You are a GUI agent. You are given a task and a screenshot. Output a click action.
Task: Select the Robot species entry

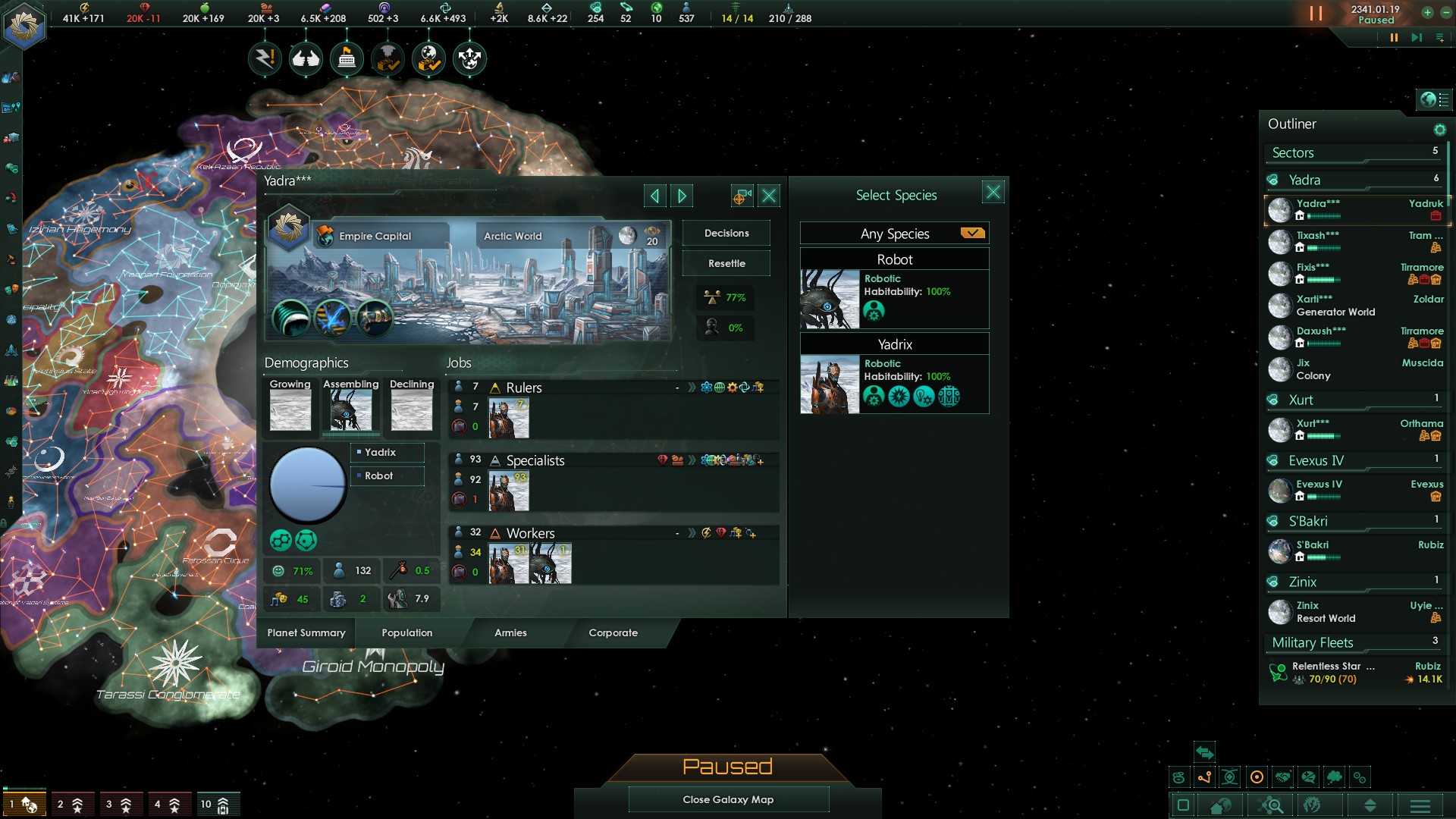895,290
